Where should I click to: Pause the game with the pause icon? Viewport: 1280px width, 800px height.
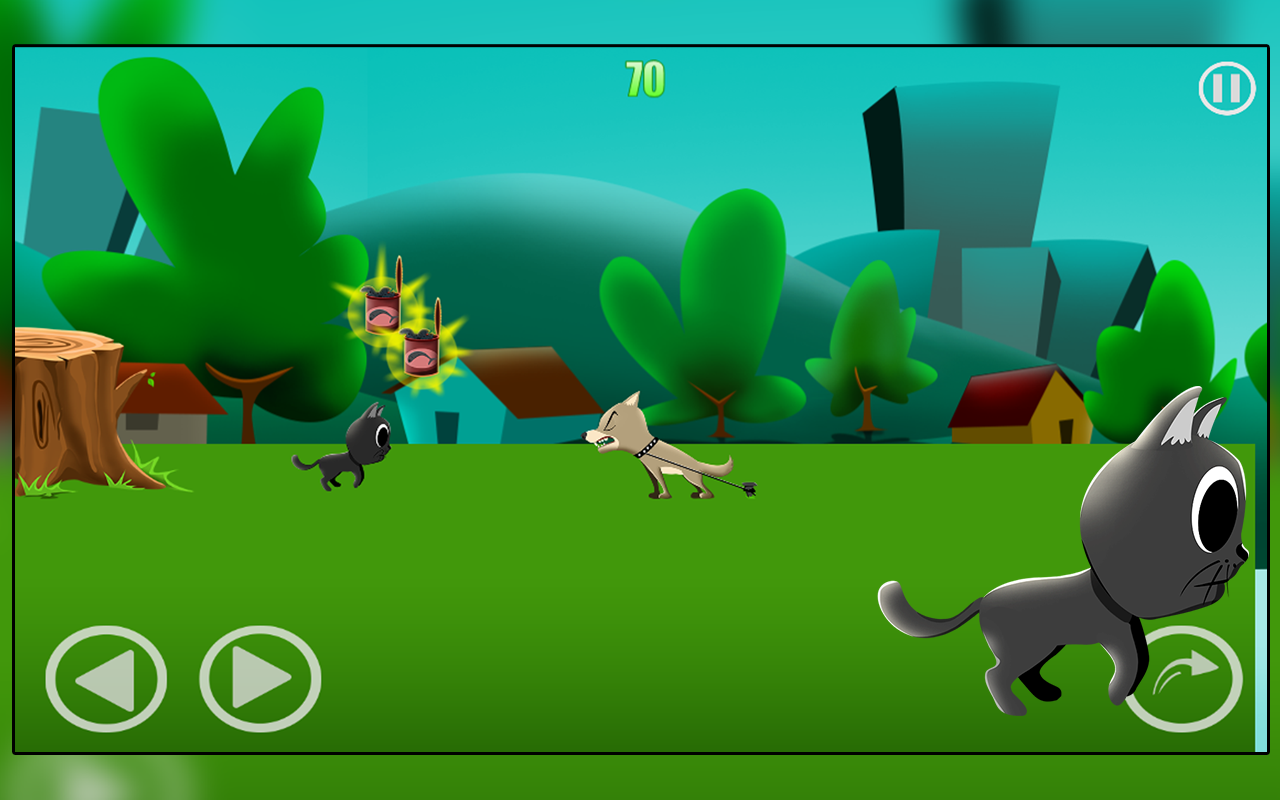click(x=1225, y=88)
